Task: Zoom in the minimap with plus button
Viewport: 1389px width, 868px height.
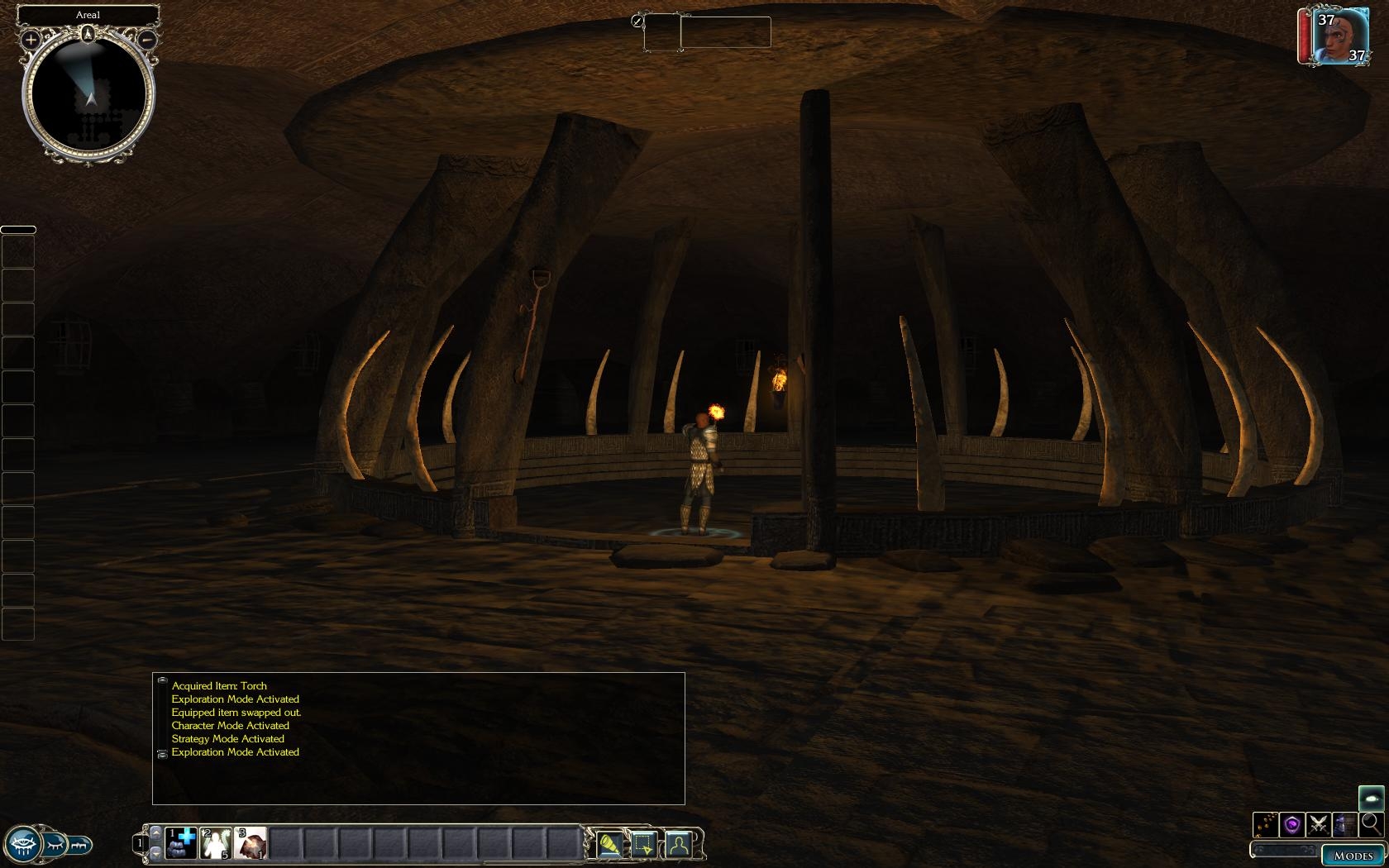Action: pos(31,39)
